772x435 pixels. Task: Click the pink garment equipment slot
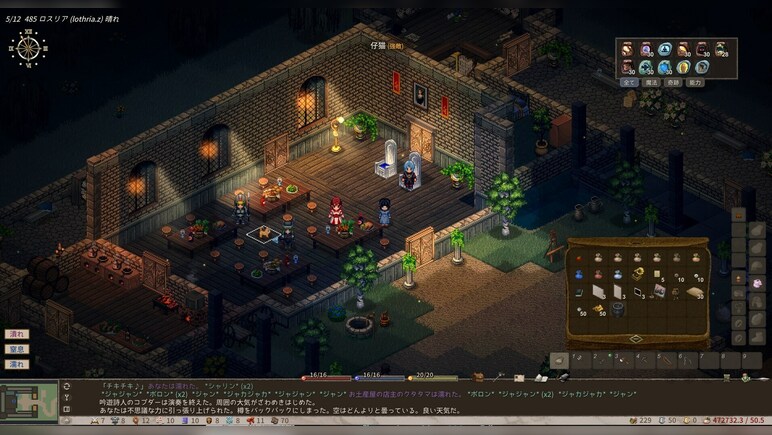point(757,283)
